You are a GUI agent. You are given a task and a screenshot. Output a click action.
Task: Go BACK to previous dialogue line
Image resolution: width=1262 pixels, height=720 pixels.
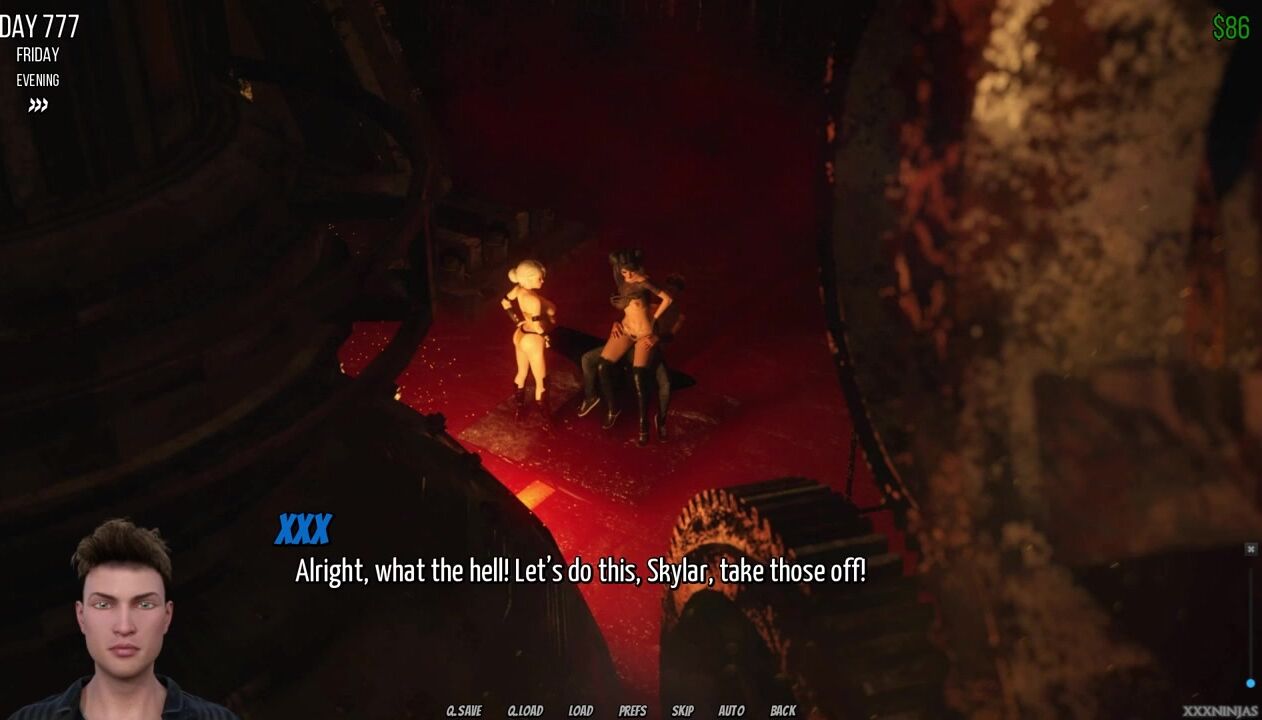point(783,711)
